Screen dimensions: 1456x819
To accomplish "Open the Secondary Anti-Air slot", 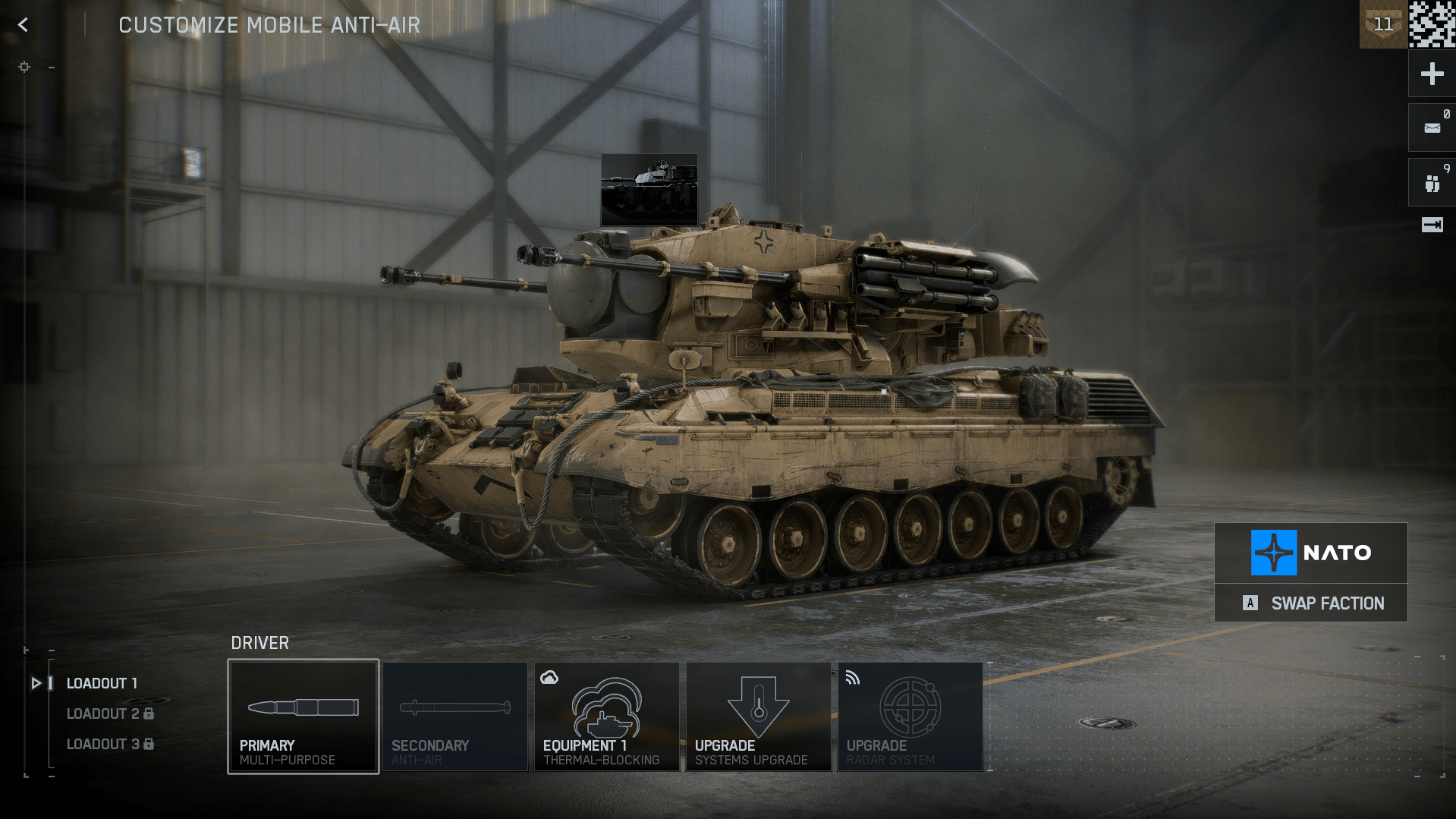I will [x=454, y=717].
